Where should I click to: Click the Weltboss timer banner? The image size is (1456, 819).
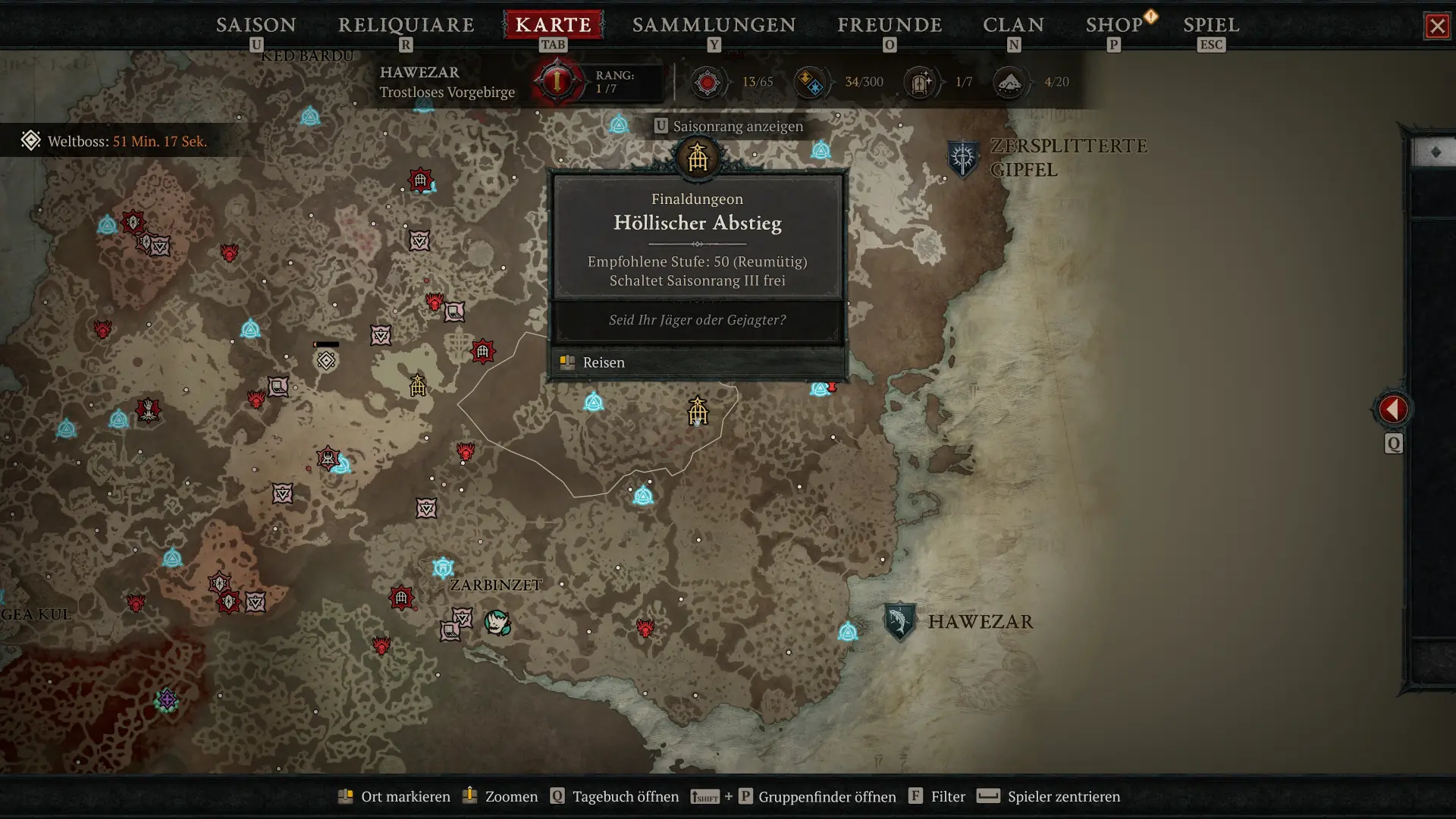point(114,140)
